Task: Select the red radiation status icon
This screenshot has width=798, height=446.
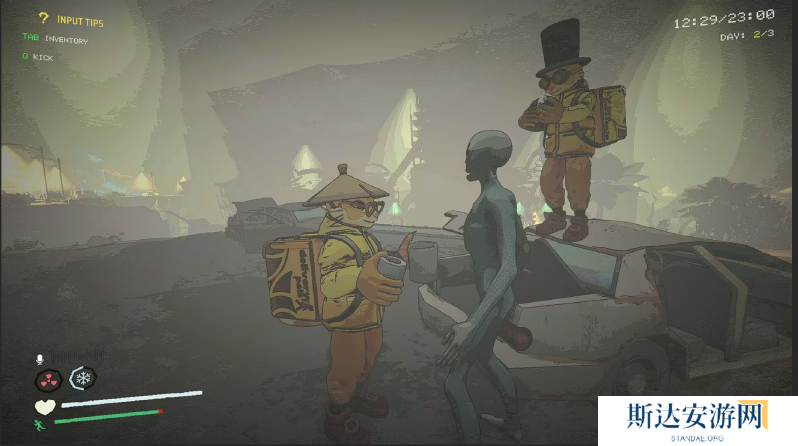Action: pos(46,378)
